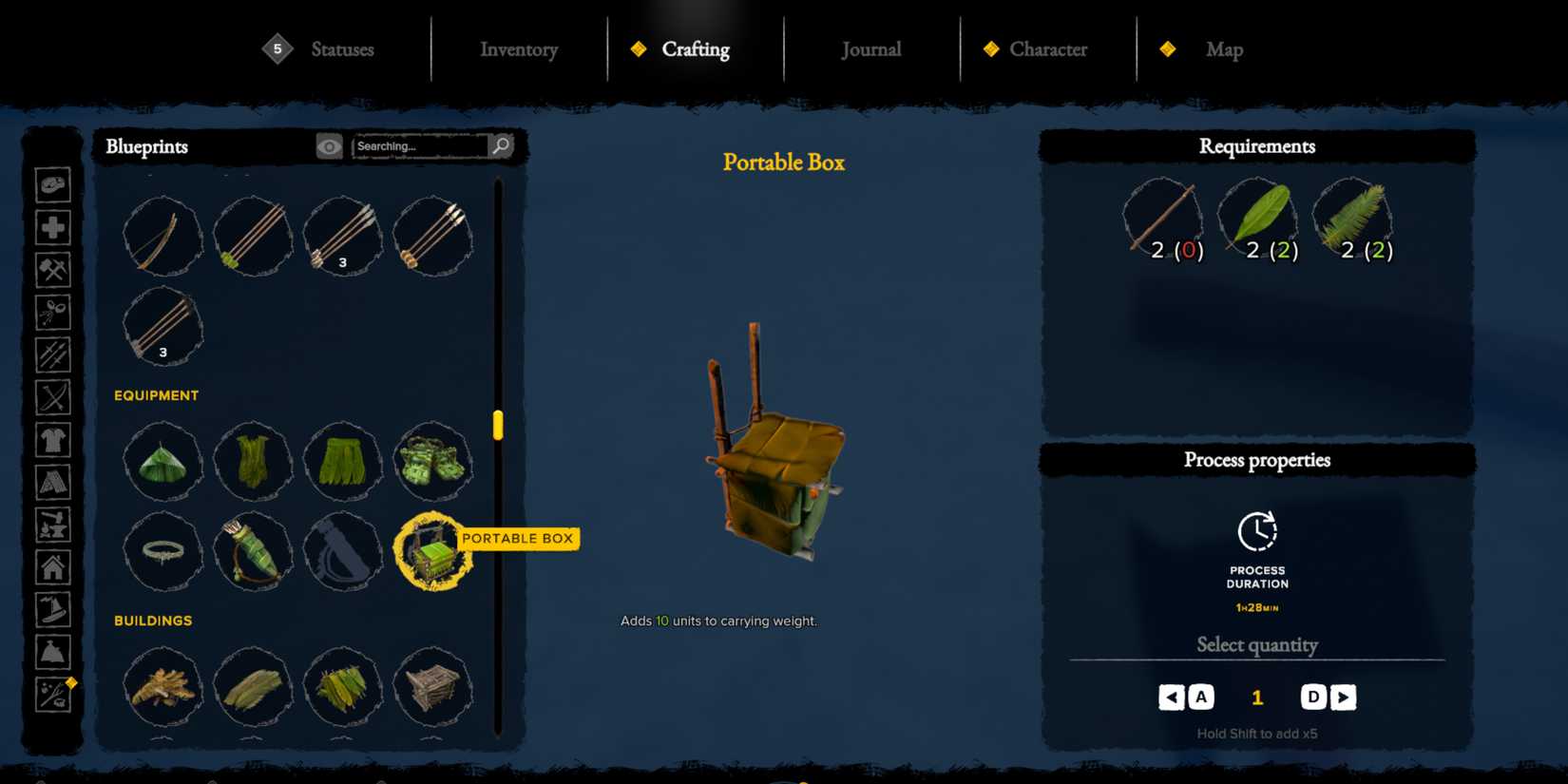Expand the Equipment blueprint section
This screenshot has width=1568, height=784.
(156, 395)
